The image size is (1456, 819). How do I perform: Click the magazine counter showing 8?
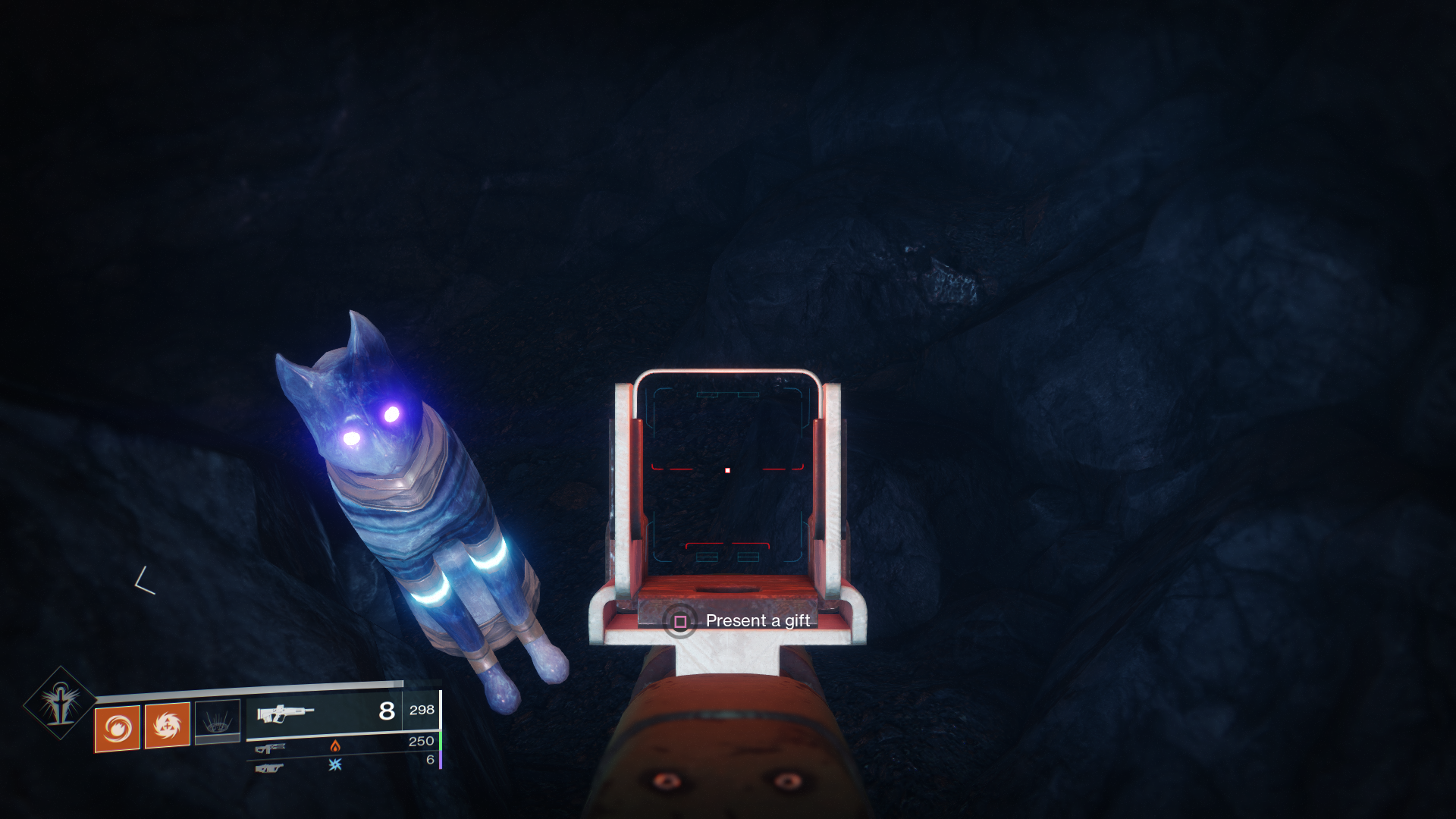coord(385,711)
